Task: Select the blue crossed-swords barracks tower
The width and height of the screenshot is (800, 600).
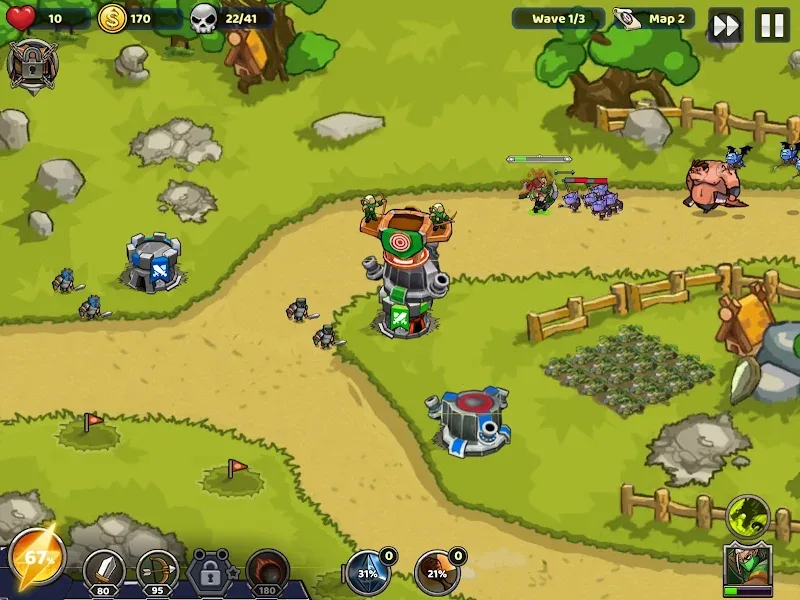Action: [153, 263]
